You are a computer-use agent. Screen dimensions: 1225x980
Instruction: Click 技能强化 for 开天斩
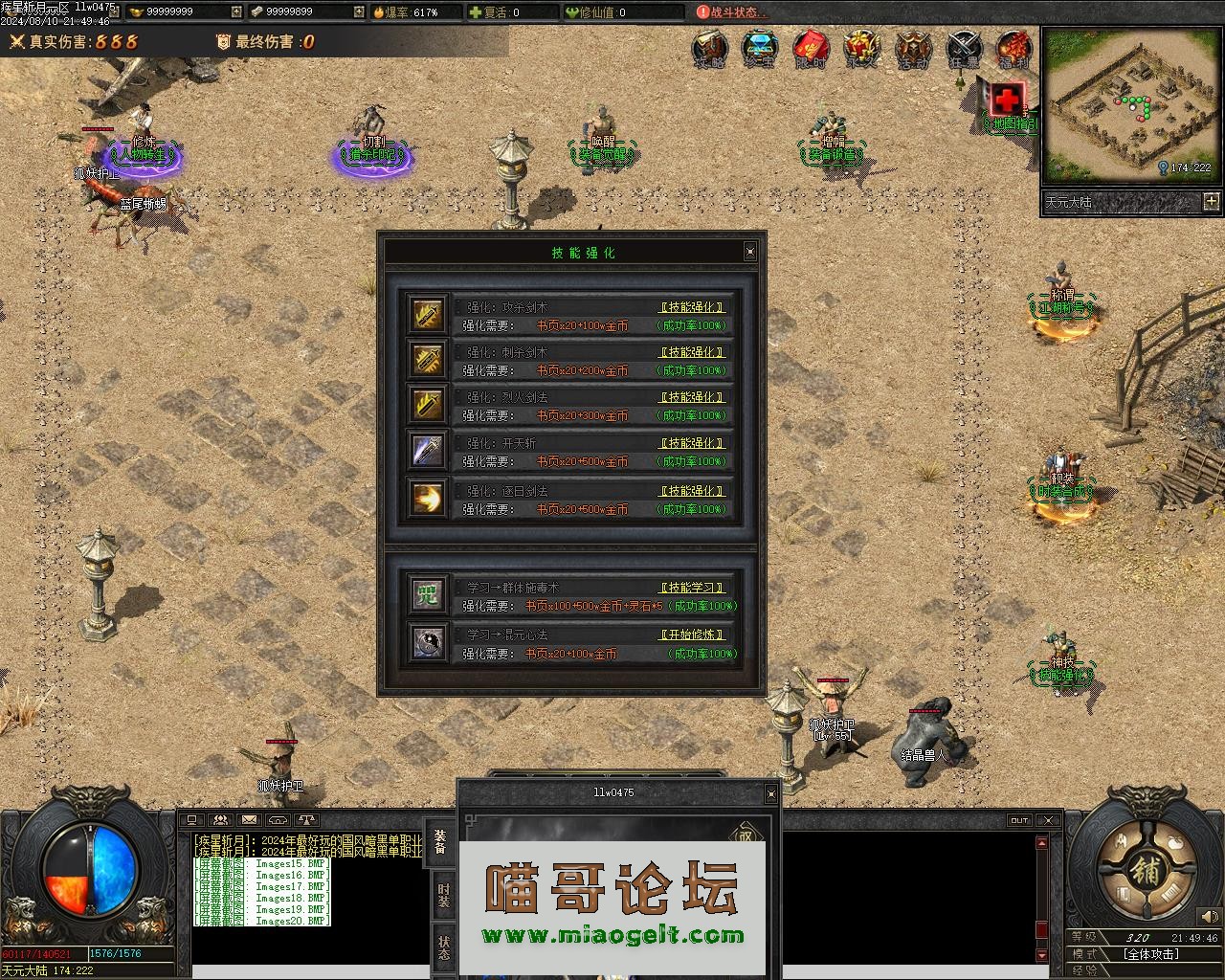click(x=693, y=443)
